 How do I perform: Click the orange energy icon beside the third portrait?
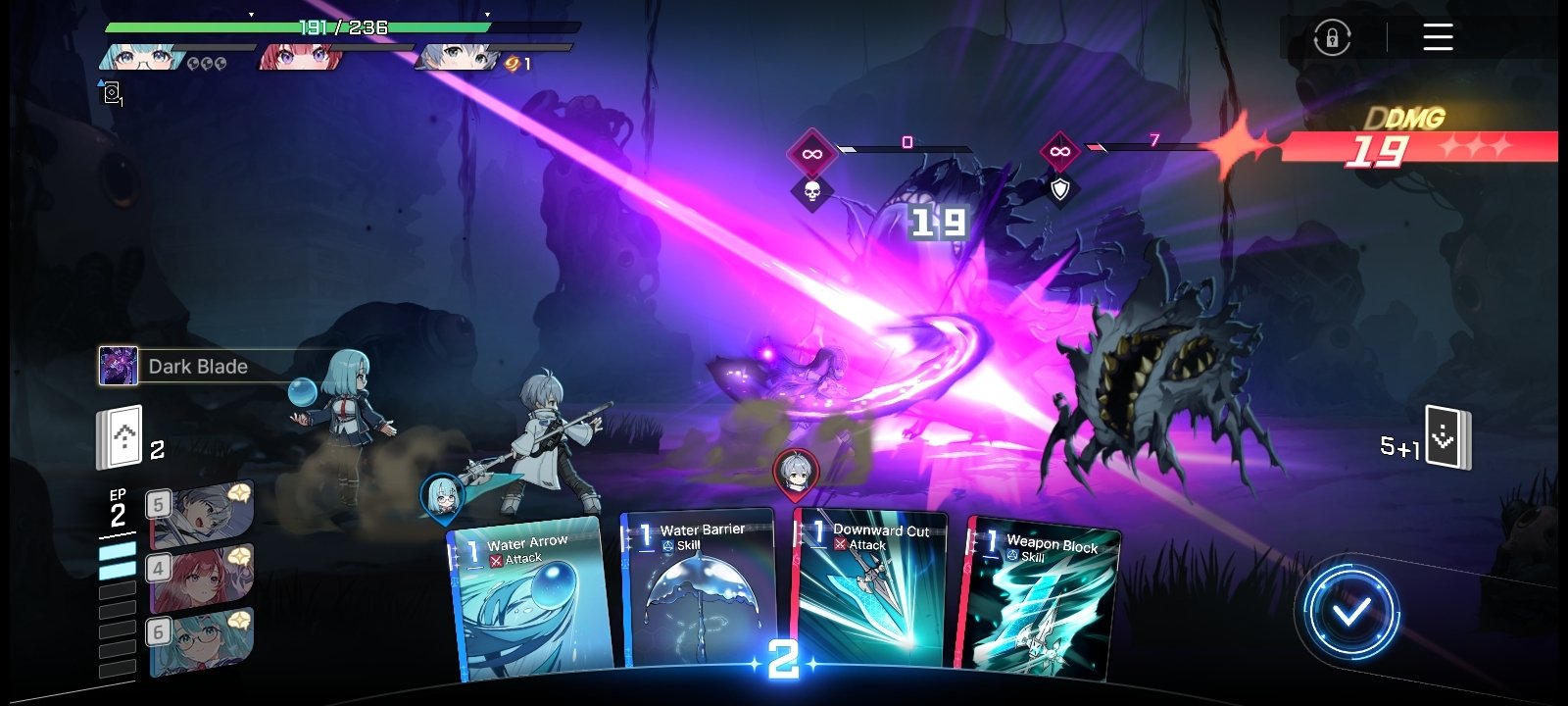point(509,63)
